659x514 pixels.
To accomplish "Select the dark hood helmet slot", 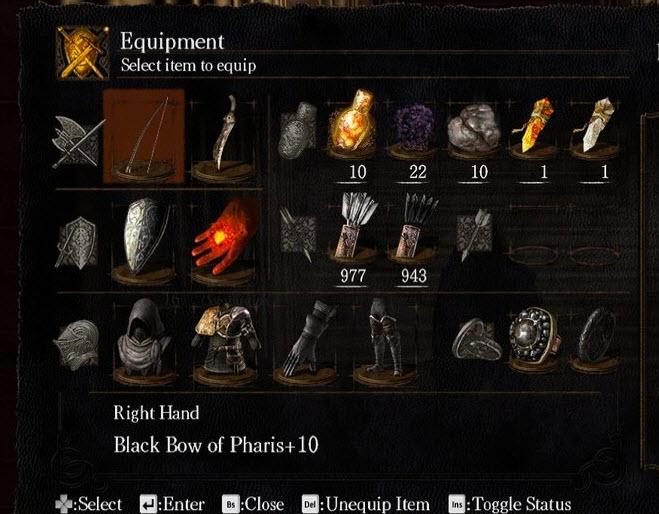I will (145, 333).
